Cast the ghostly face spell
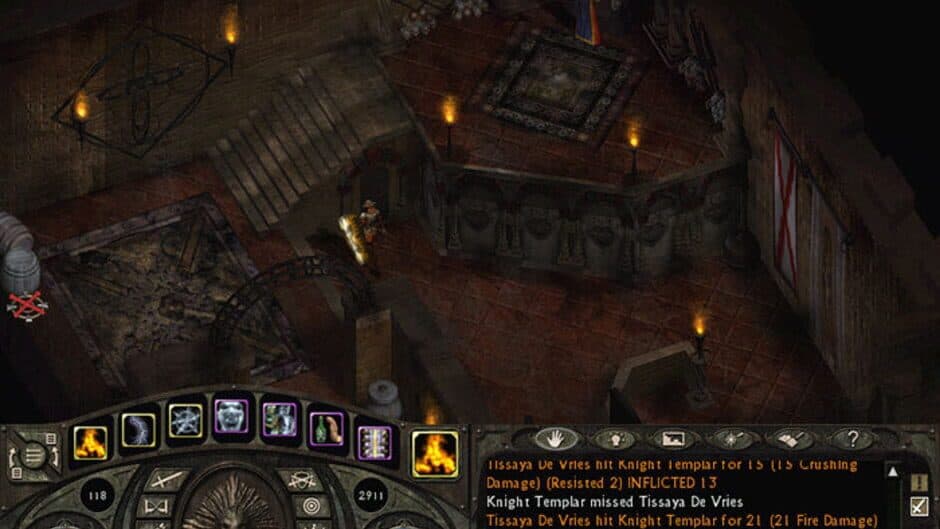This screenshot has width=940, height=529. coord(231,416)
